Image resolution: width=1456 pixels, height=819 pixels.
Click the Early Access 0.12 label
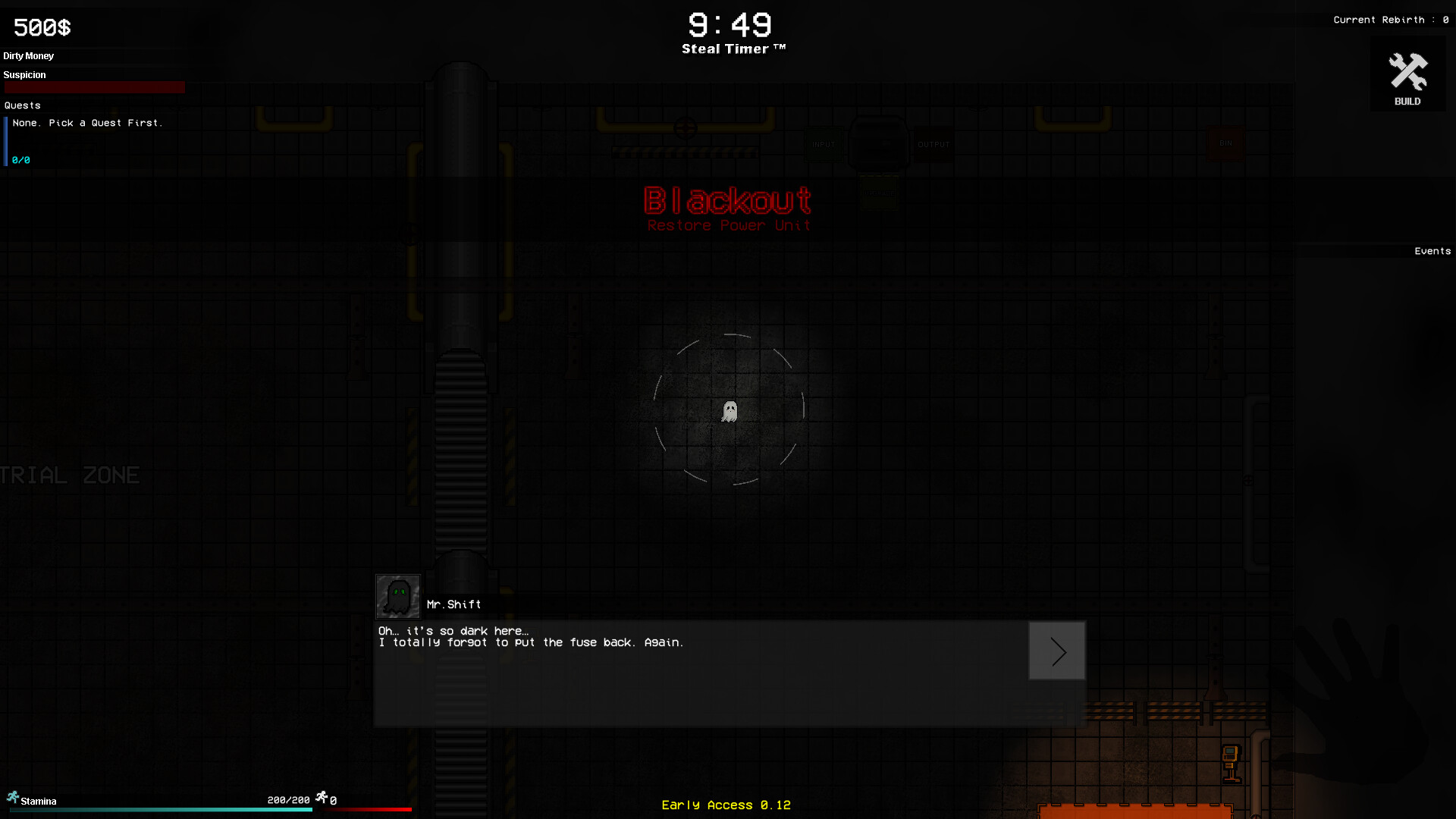pyautogui.click(x=726, y=805)
